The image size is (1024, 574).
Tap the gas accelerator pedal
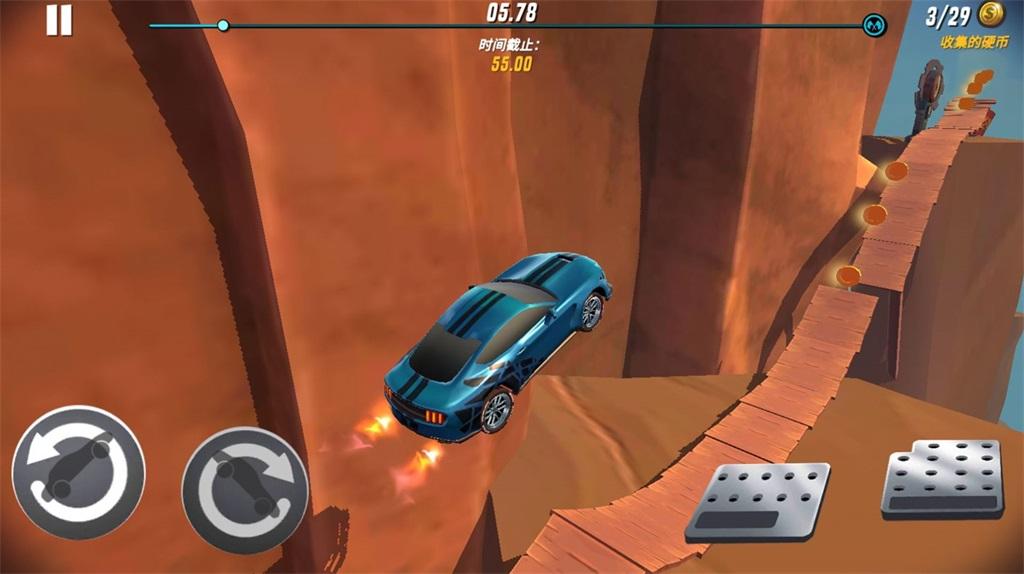tap(942, 479)
